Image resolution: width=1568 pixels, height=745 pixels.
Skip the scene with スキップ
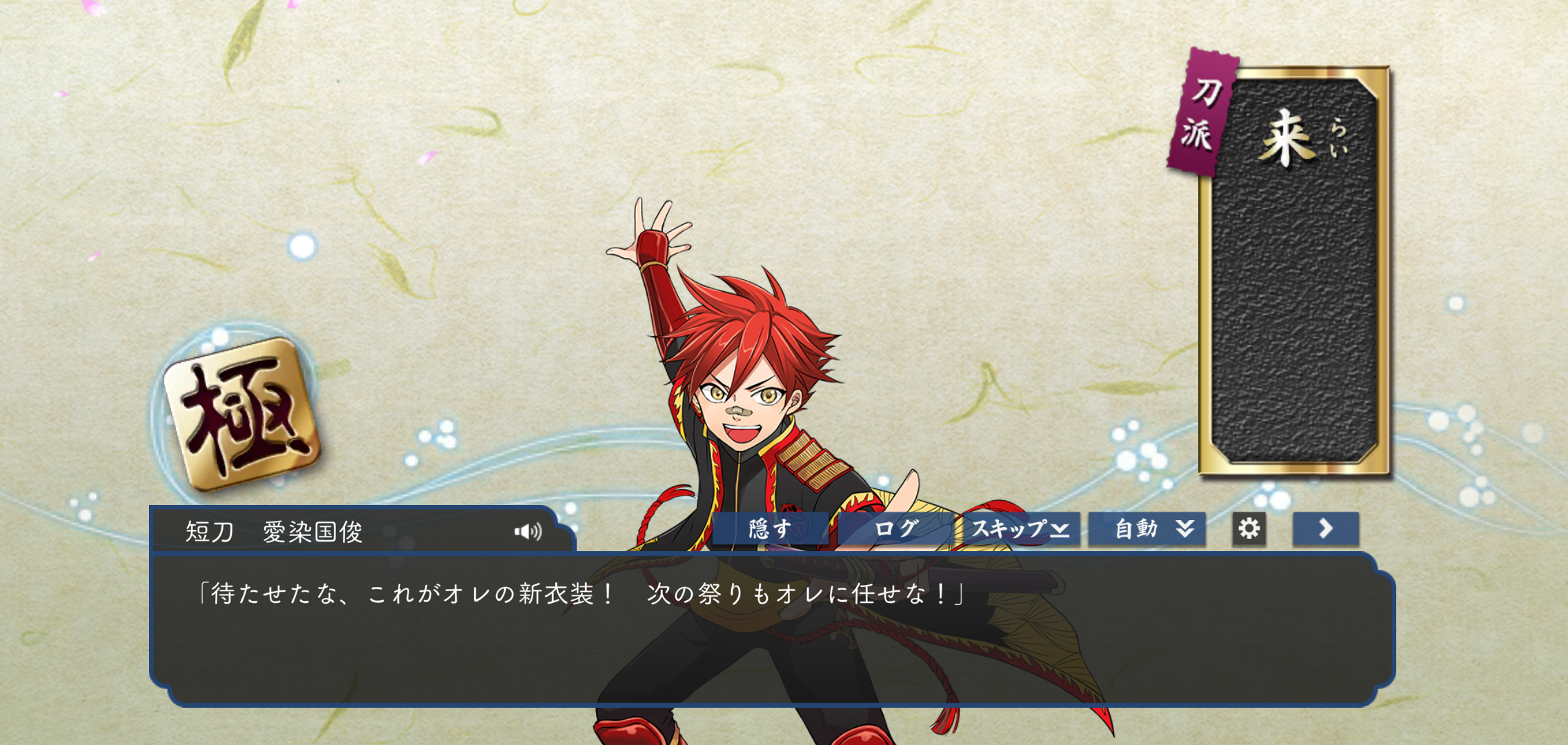(1019, 529)
